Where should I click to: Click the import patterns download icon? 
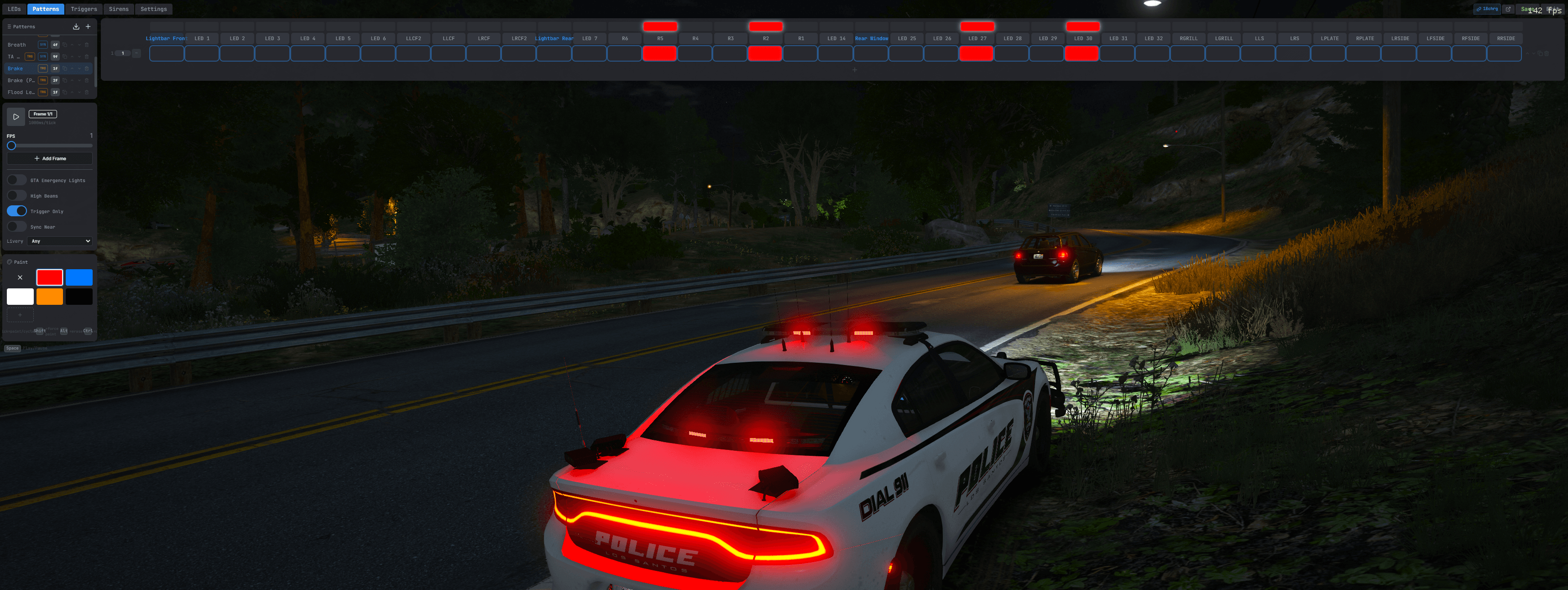click(x=76, y=27)
